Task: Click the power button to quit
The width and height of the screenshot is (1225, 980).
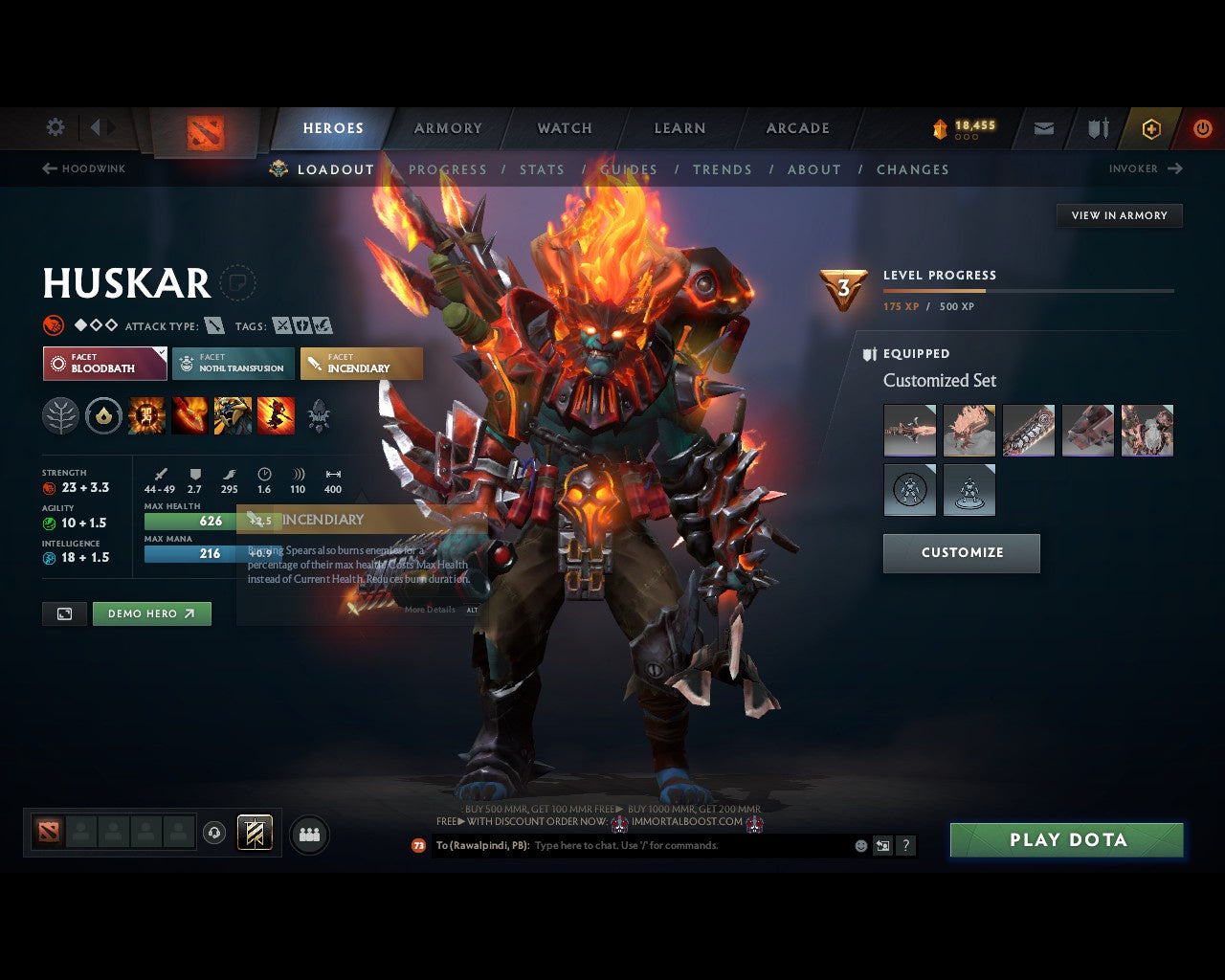Action: [1203, 128]
